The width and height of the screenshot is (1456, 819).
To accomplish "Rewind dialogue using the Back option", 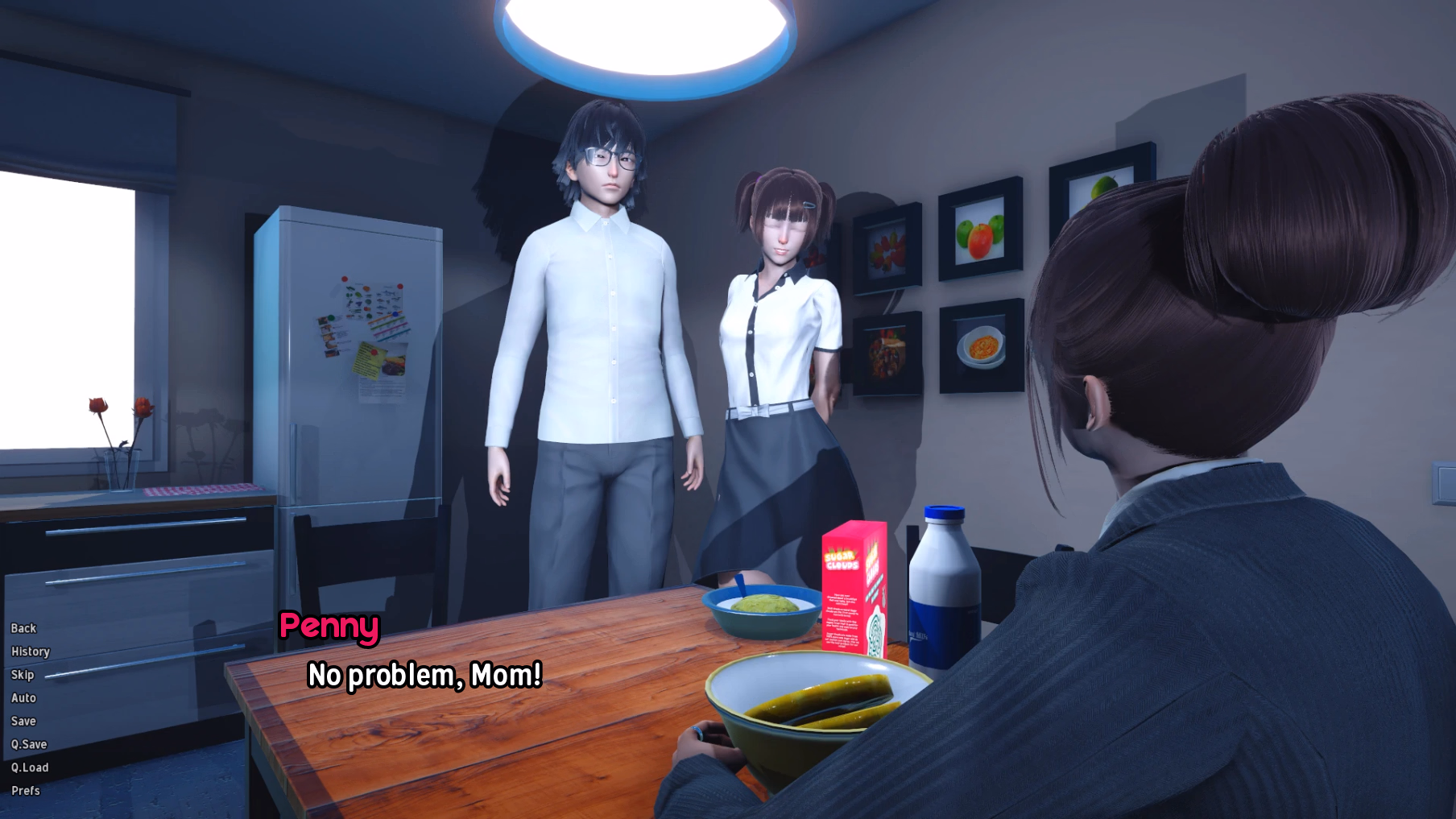I will (23, 628).
